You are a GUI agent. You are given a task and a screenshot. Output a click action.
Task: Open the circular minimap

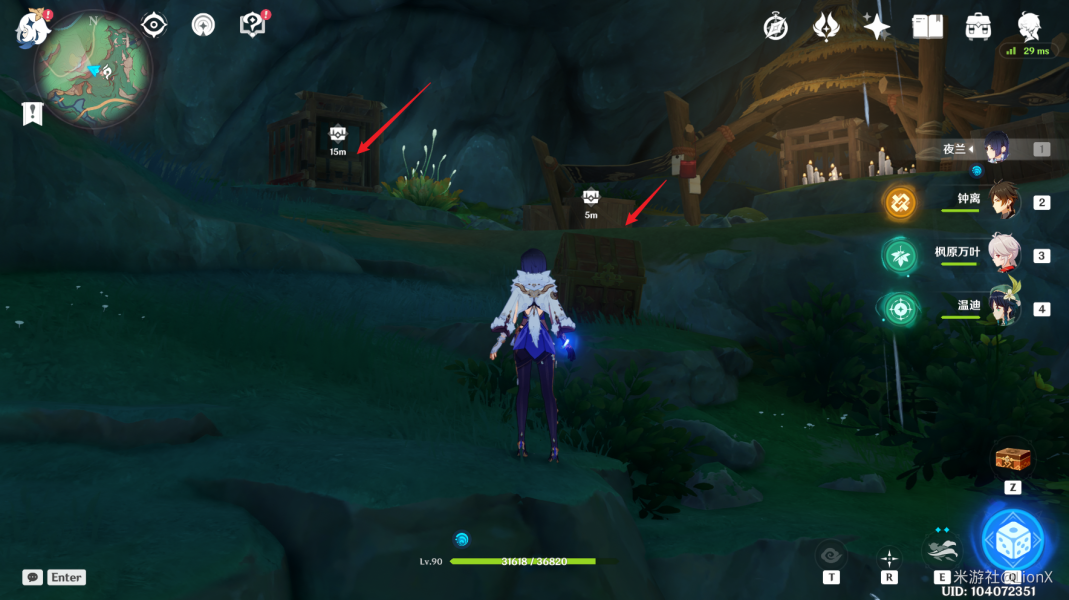pos(92,69)
